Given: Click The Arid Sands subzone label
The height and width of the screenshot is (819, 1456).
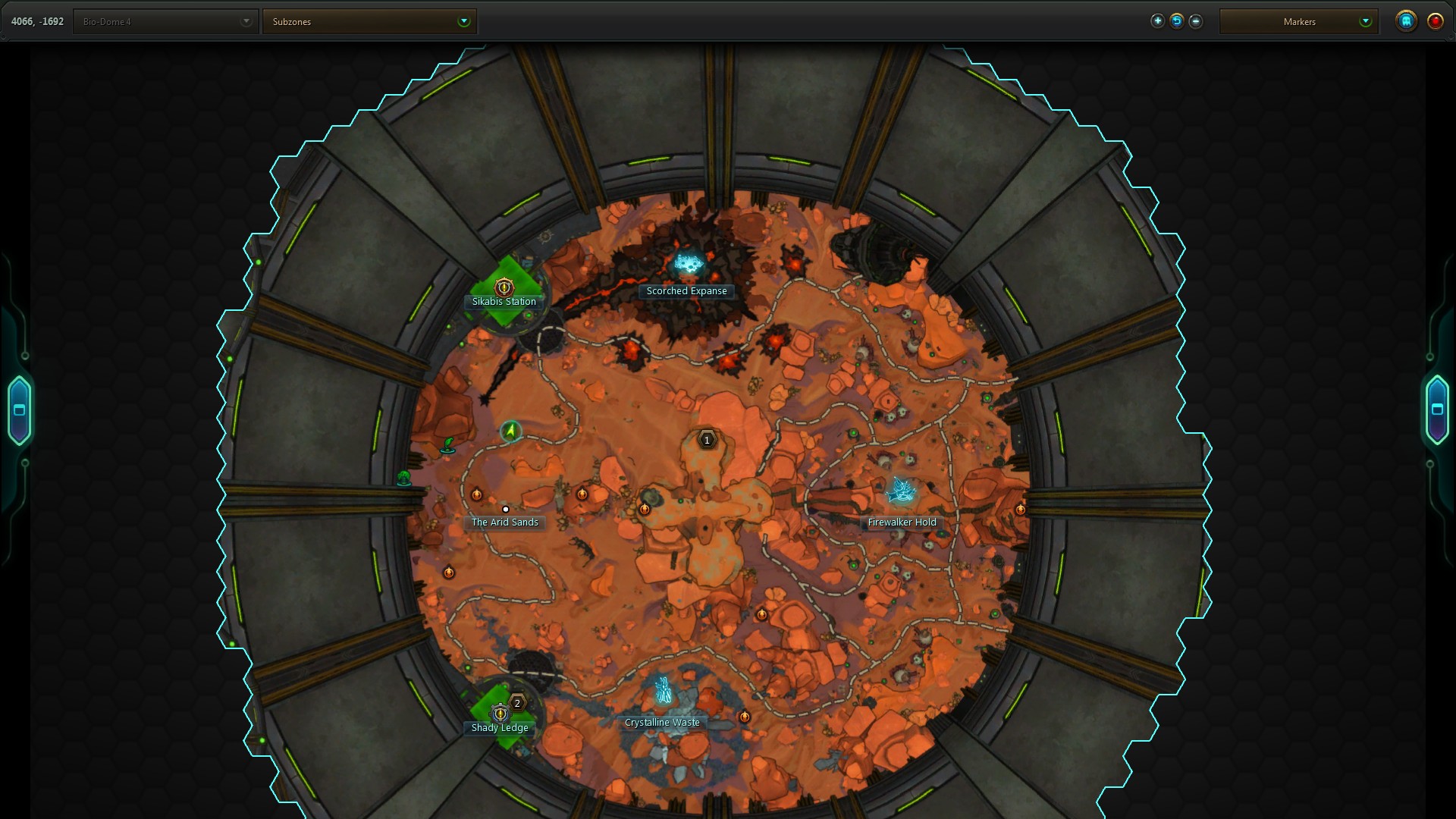Looking at the screenshot, I should click(504, 522).
